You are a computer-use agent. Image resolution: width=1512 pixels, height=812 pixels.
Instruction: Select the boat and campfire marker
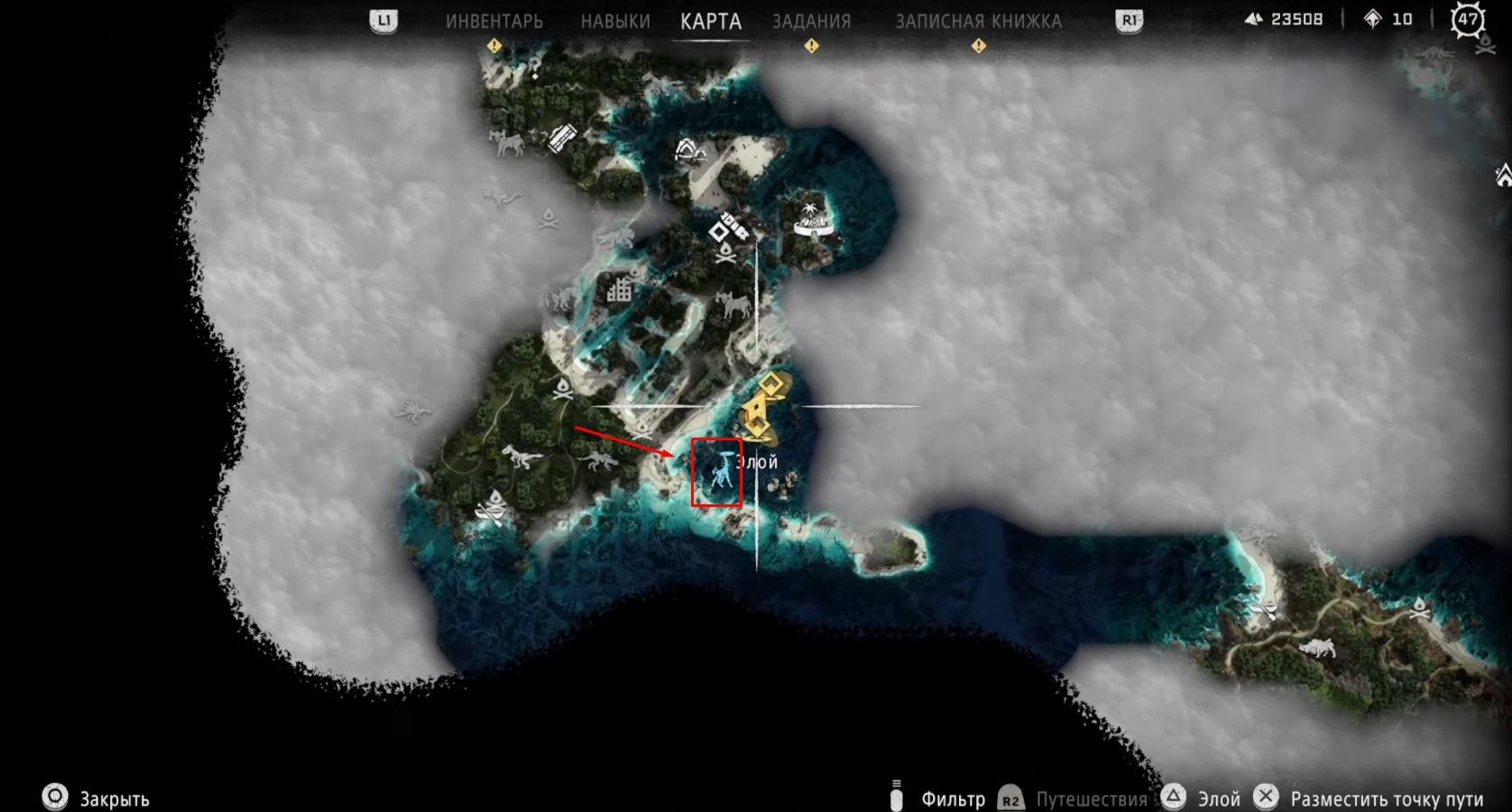[493, 509]
